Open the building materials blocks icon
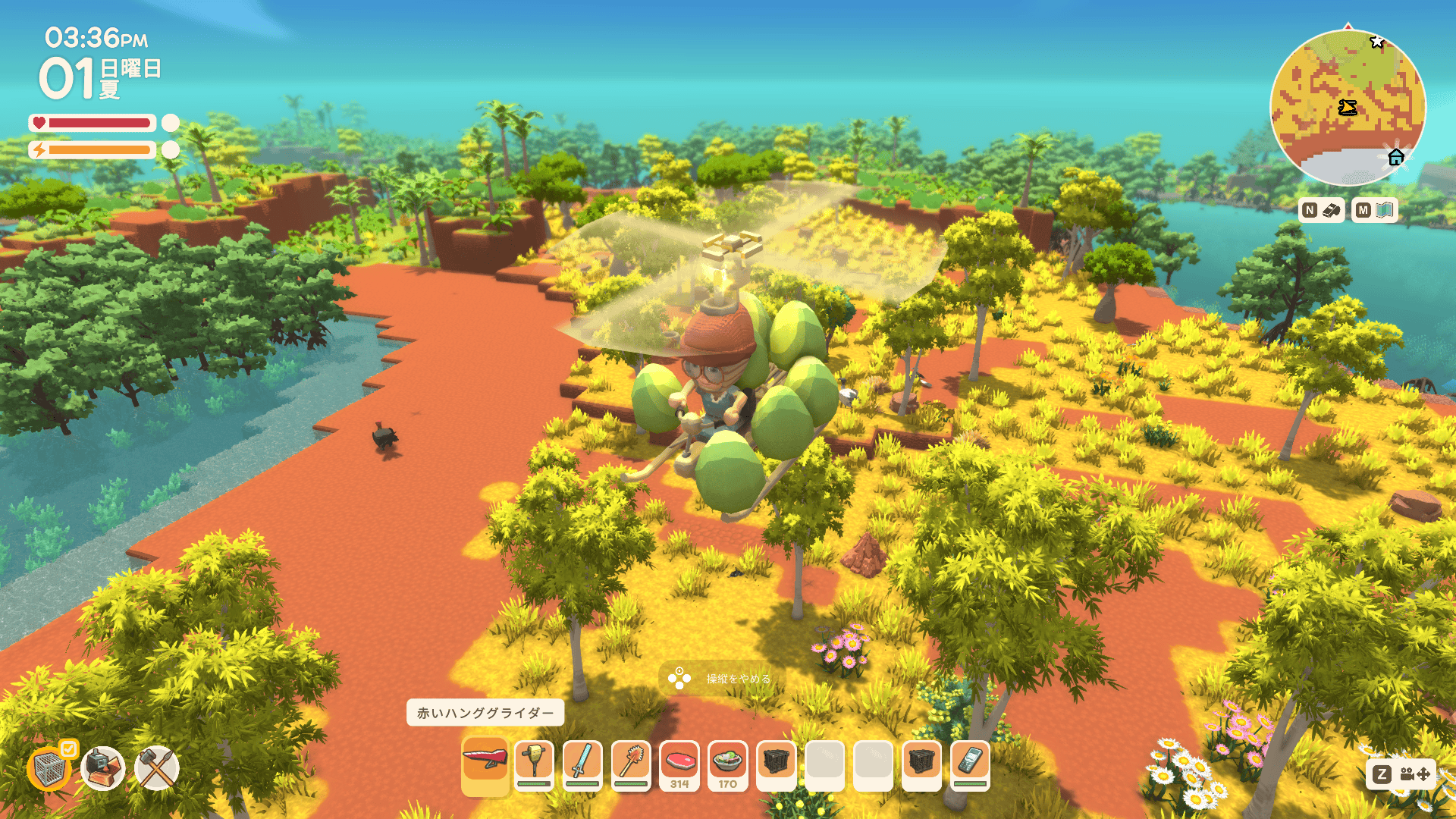The height and width of the screenshot is (819, 1456). (103, 768)
